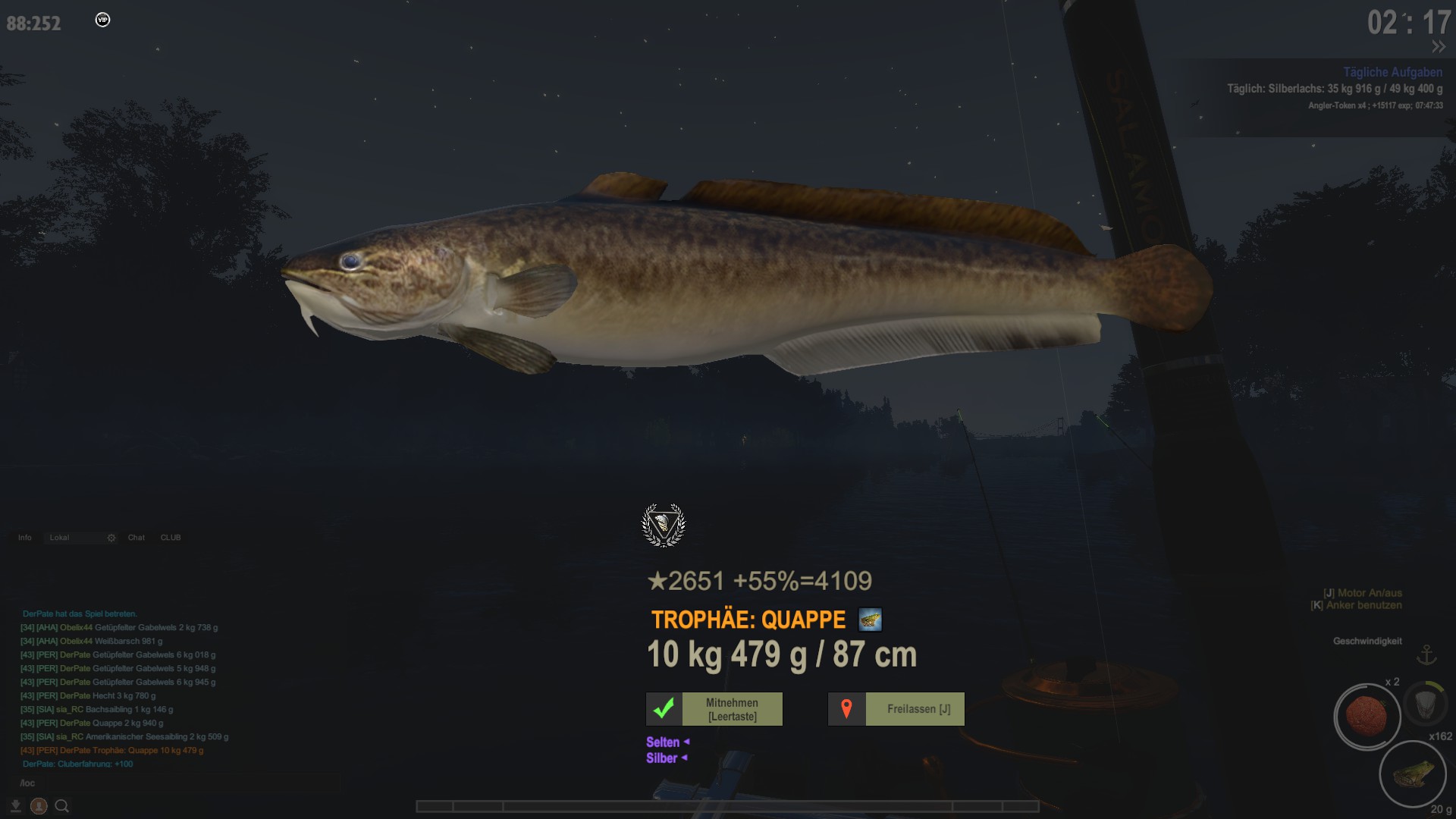Open the keepnet icon
The height and width of the screenshot is (819, 1456).
pos(1425,703)
